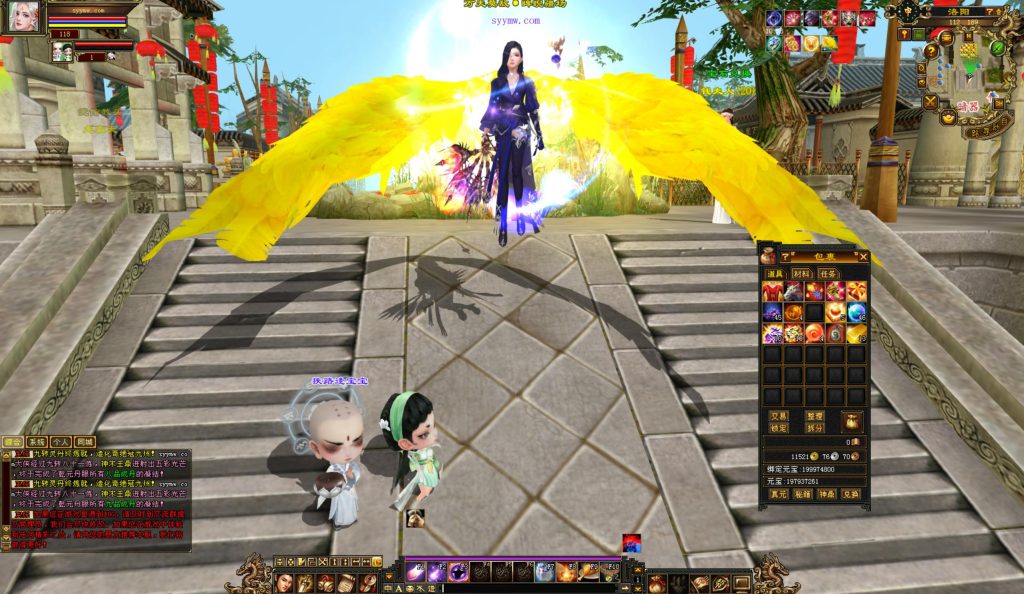This screenshot has height=594, width=1024.
Task: Sort the bag with 整理
Action: coord(814,415)
